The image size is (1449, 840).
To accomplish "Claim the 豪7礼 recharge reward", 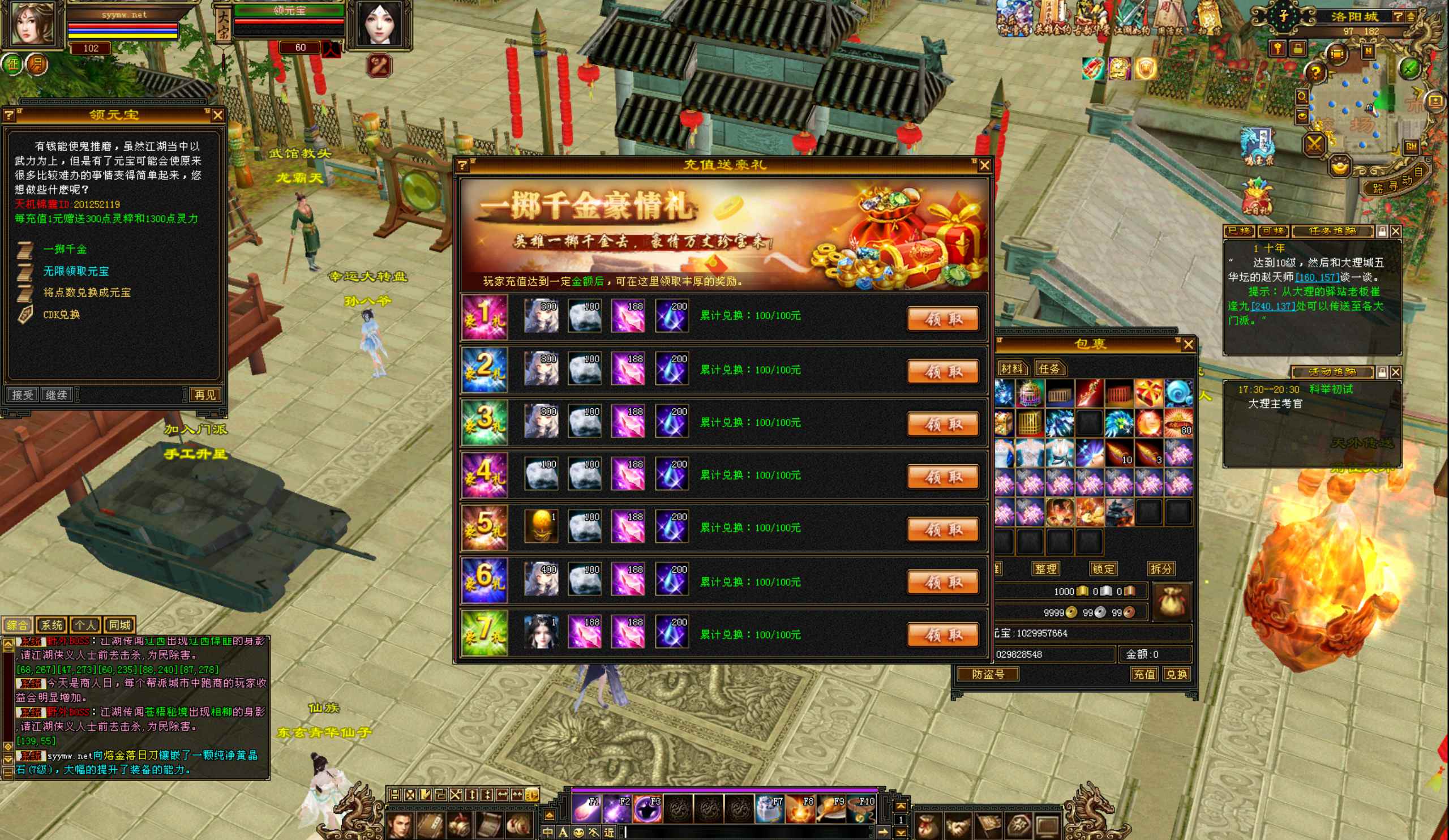I will 942,635.
